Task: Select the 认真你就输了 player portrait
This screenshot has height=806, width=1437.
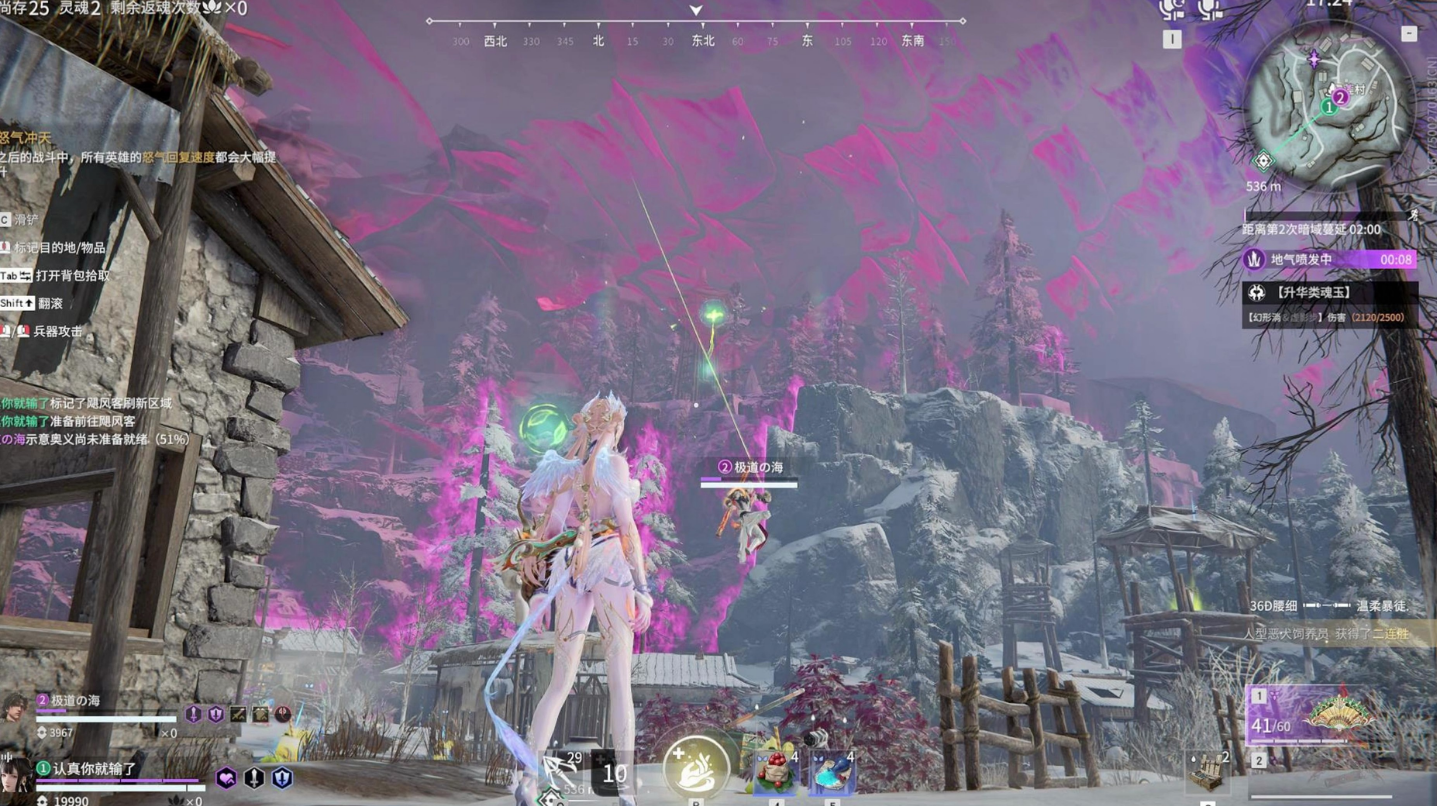Action: (x=16, y=776)
